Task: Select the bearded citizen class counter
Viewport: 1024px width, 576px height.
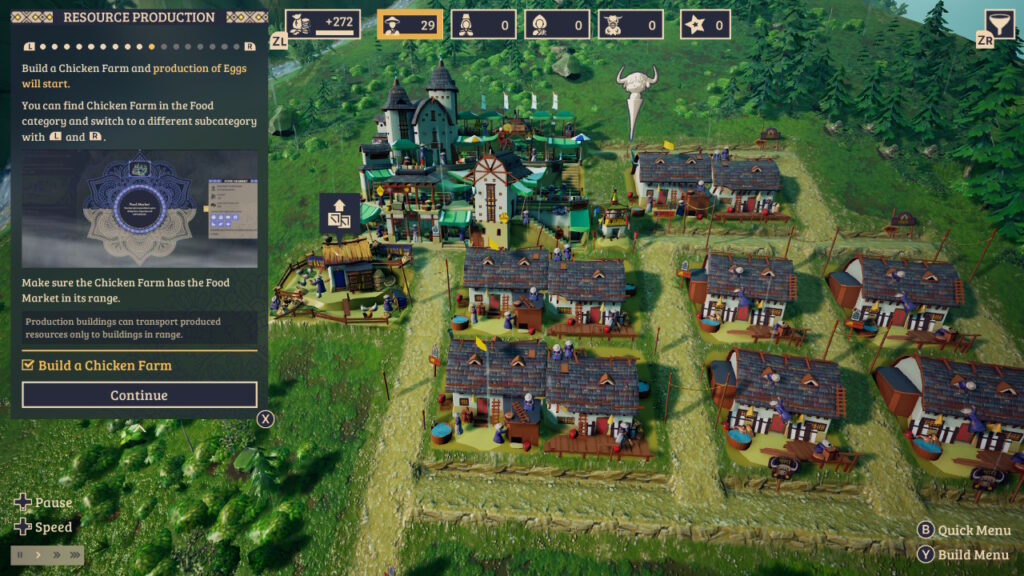Action: [x=483, y=24]
